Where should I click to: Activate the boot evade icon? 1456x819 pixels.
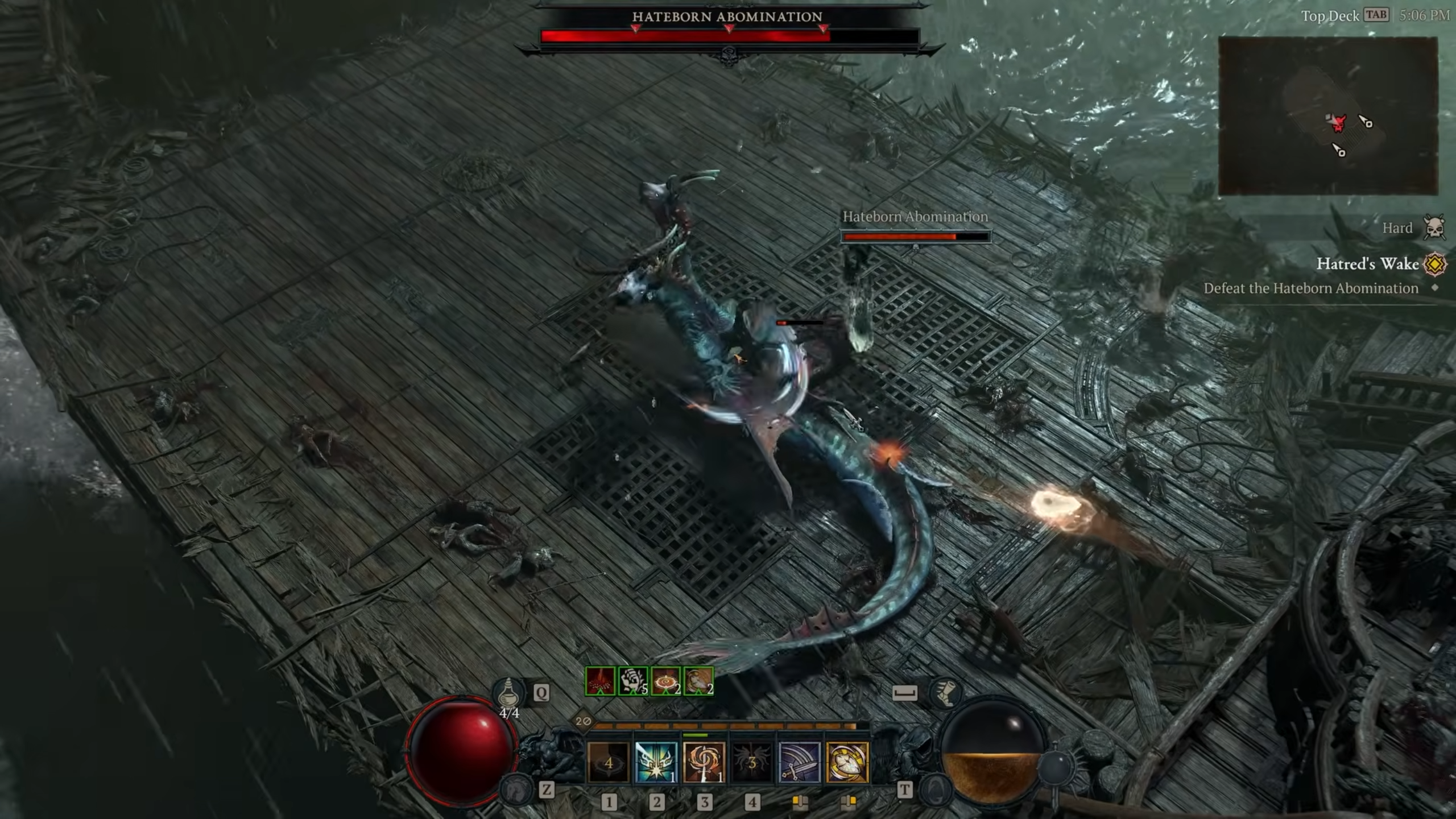pos(945,693)
